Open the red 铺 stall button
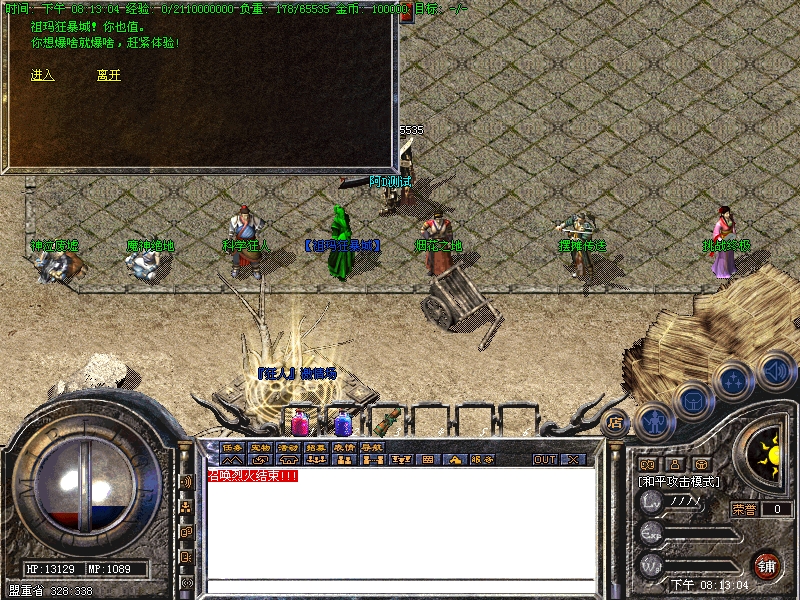 tap(767, 564)
